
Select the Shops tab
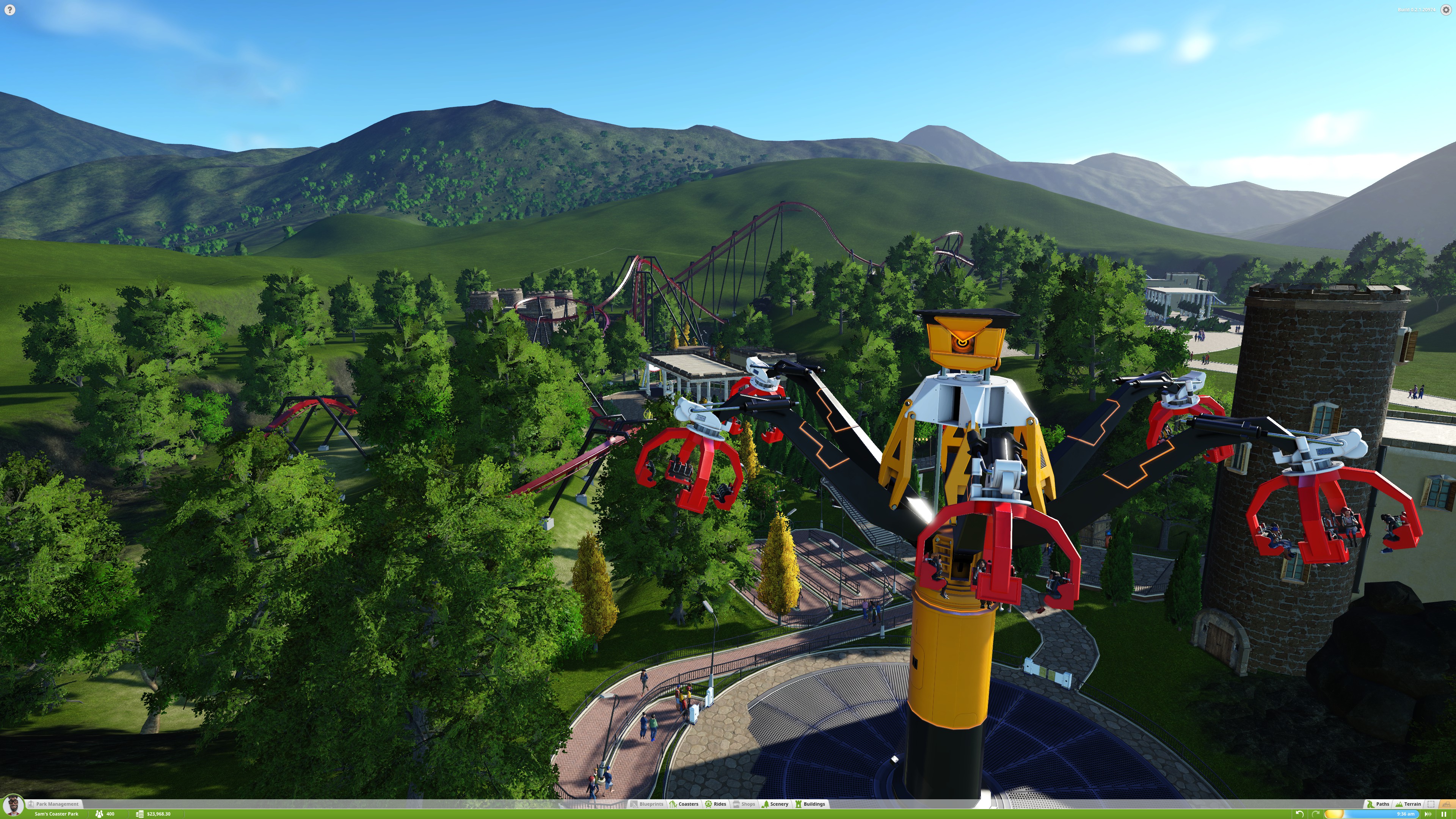pyautogui.click(x=744, y=804)
